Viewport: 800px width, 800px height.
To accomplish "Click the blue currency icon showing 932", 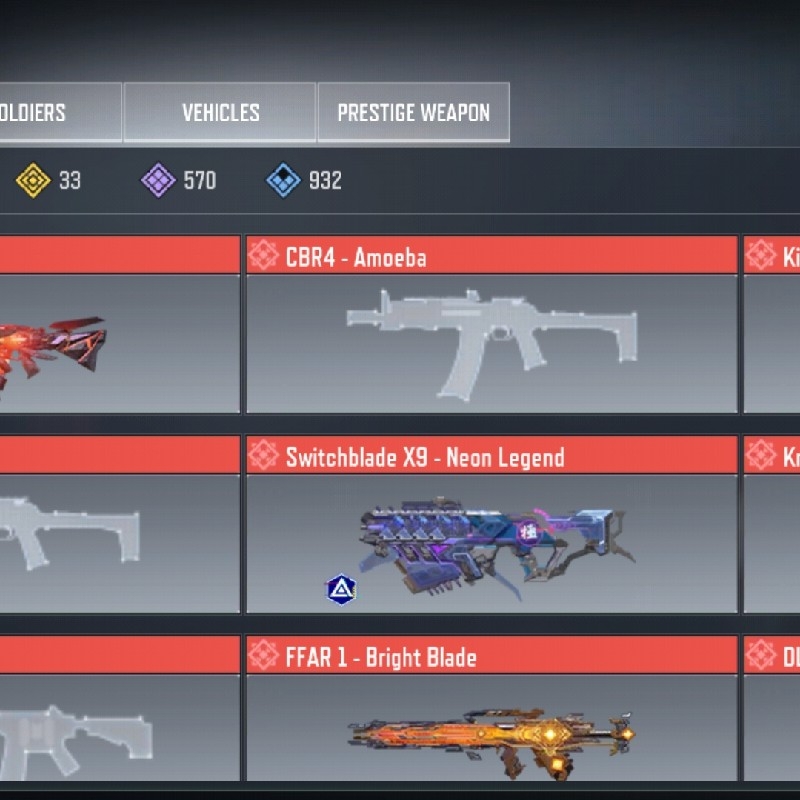I will (x=283, y=181).
